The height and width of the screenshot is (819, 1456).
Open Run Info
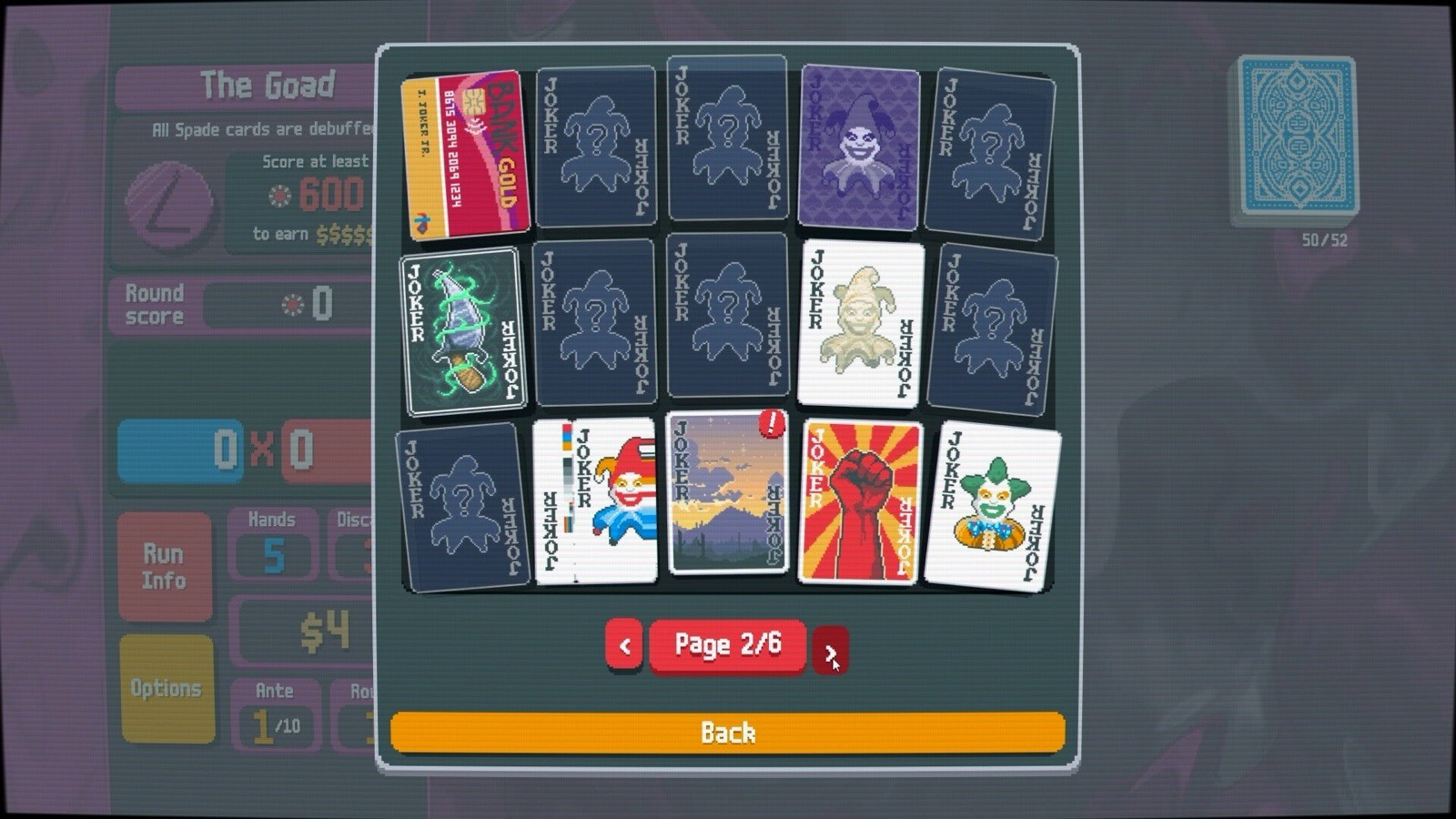pos(166,564)
